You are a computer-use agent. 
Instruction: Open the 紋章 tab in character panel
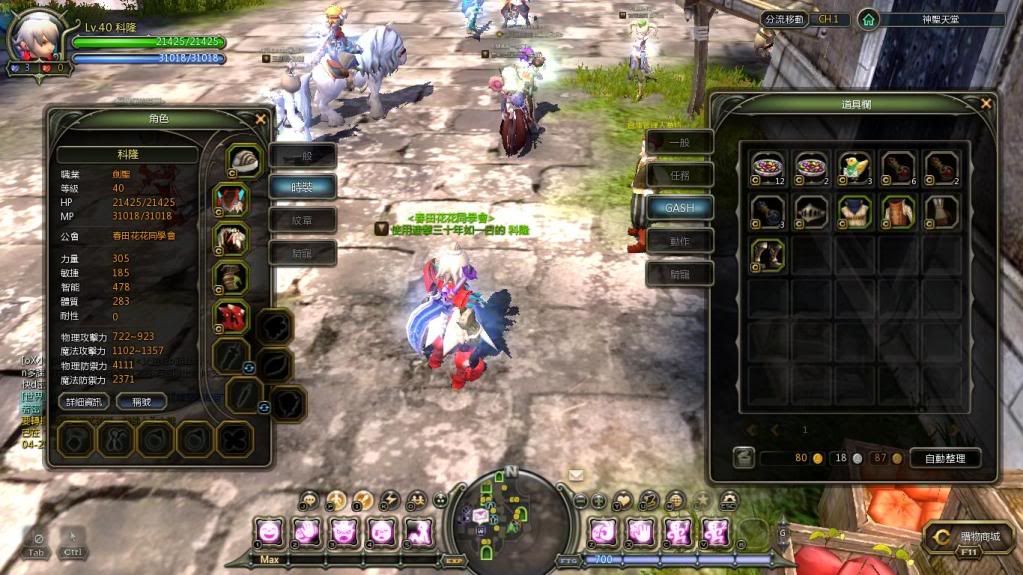301,220
